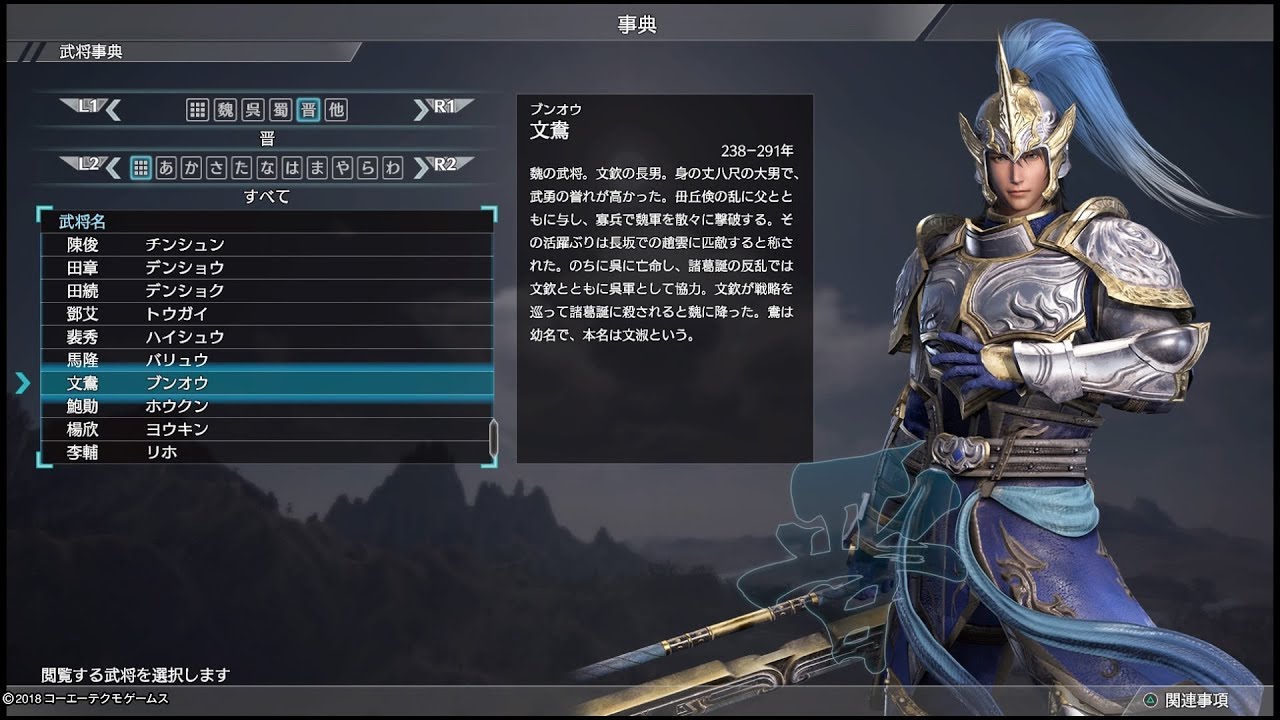Screen dimensions: 1280x720
Task: Click the R1 next faction arrow
Action: coord(424,112)
